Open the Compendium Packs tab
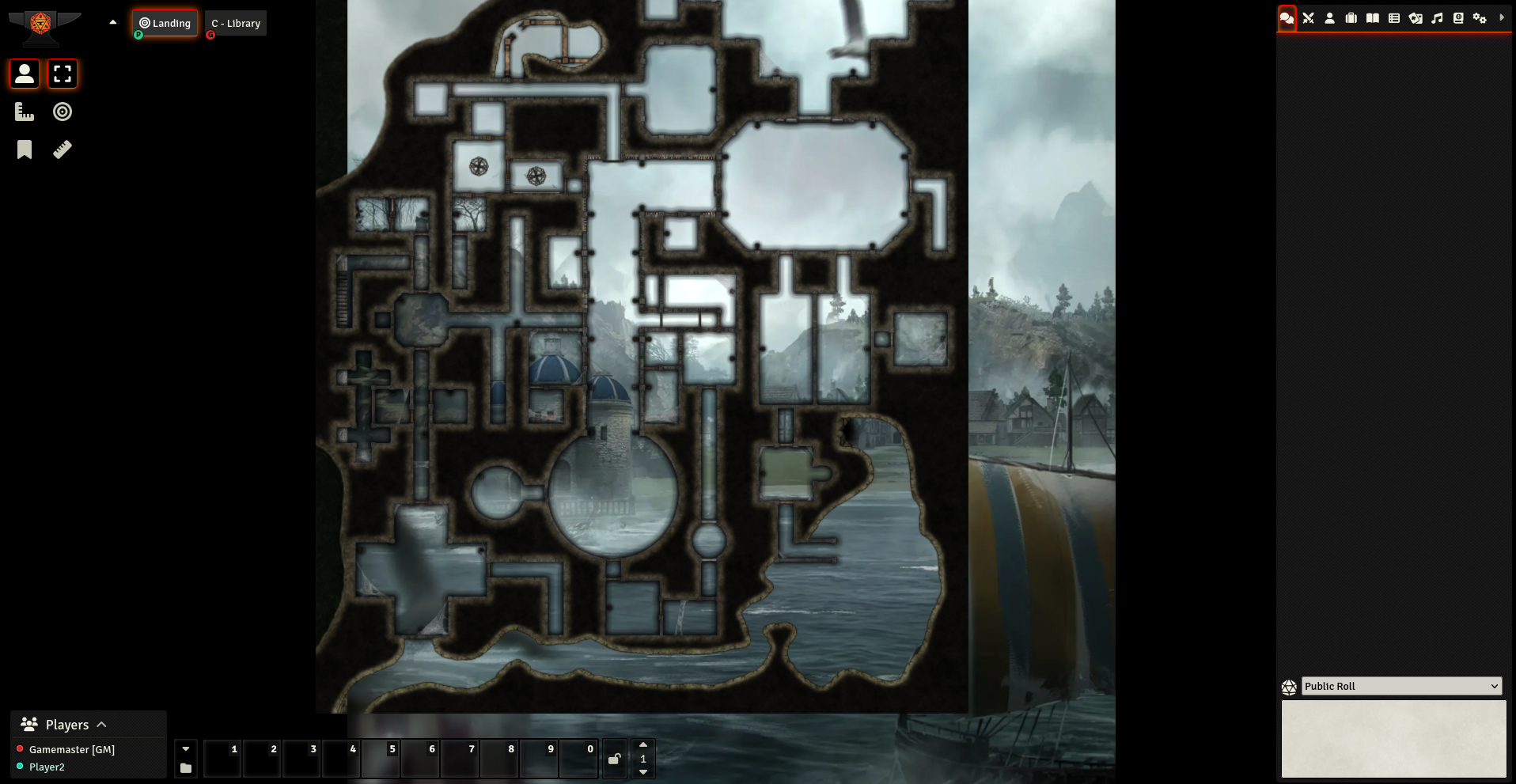The width and height of the screenshot is (1516, 784). point(1457,17)
